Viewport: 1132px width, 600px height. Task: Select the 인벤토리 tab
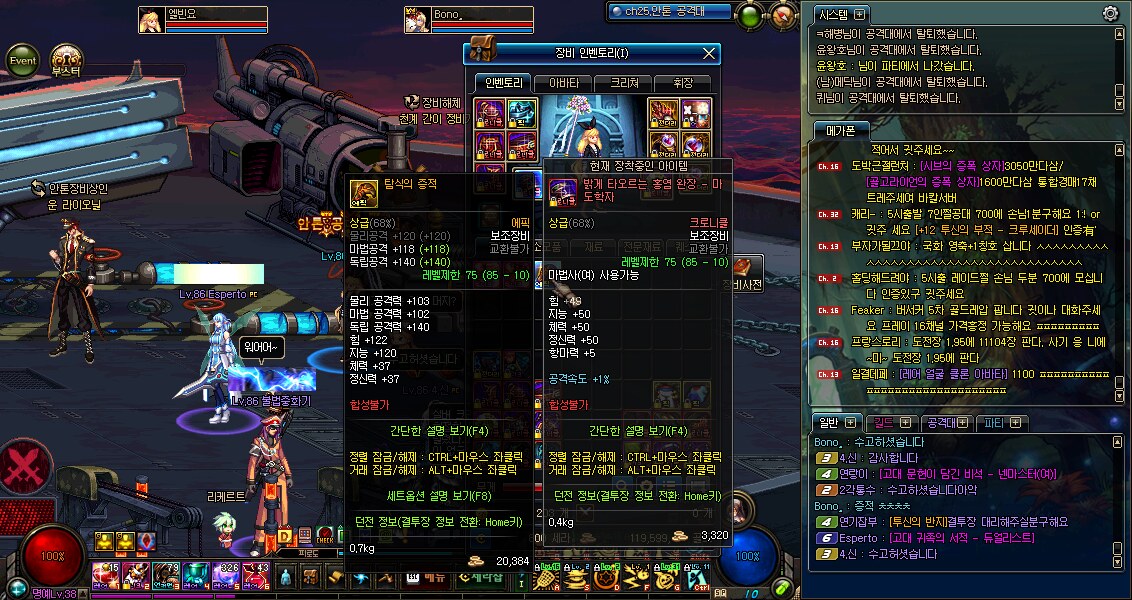coord(502,83)
